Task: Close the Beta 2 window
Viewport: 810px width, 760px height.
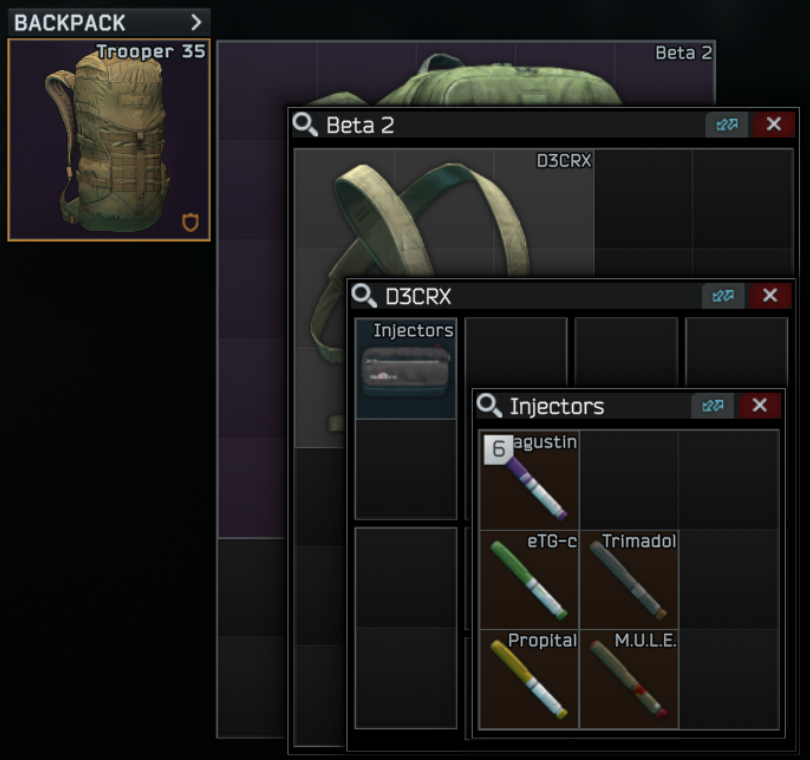Action: tap(773, 124)
